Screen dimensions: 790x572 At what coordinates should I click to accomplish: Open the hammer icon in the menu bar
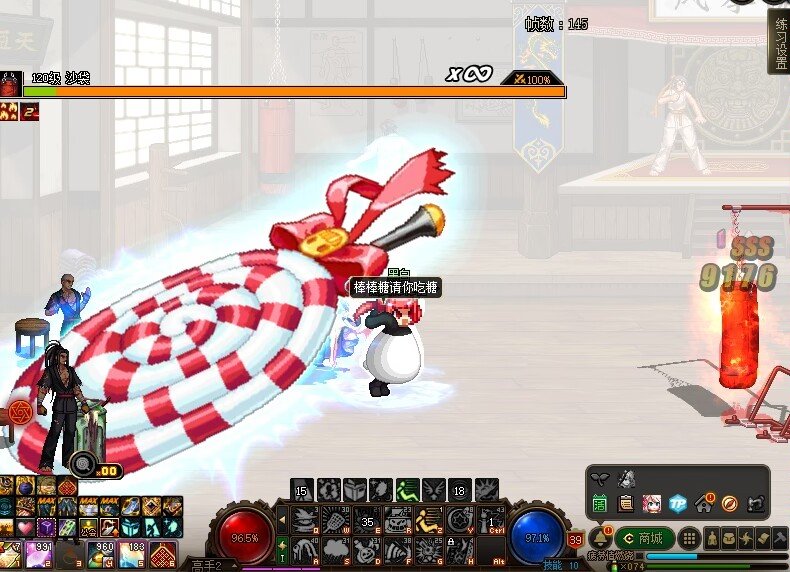point(779,538)
